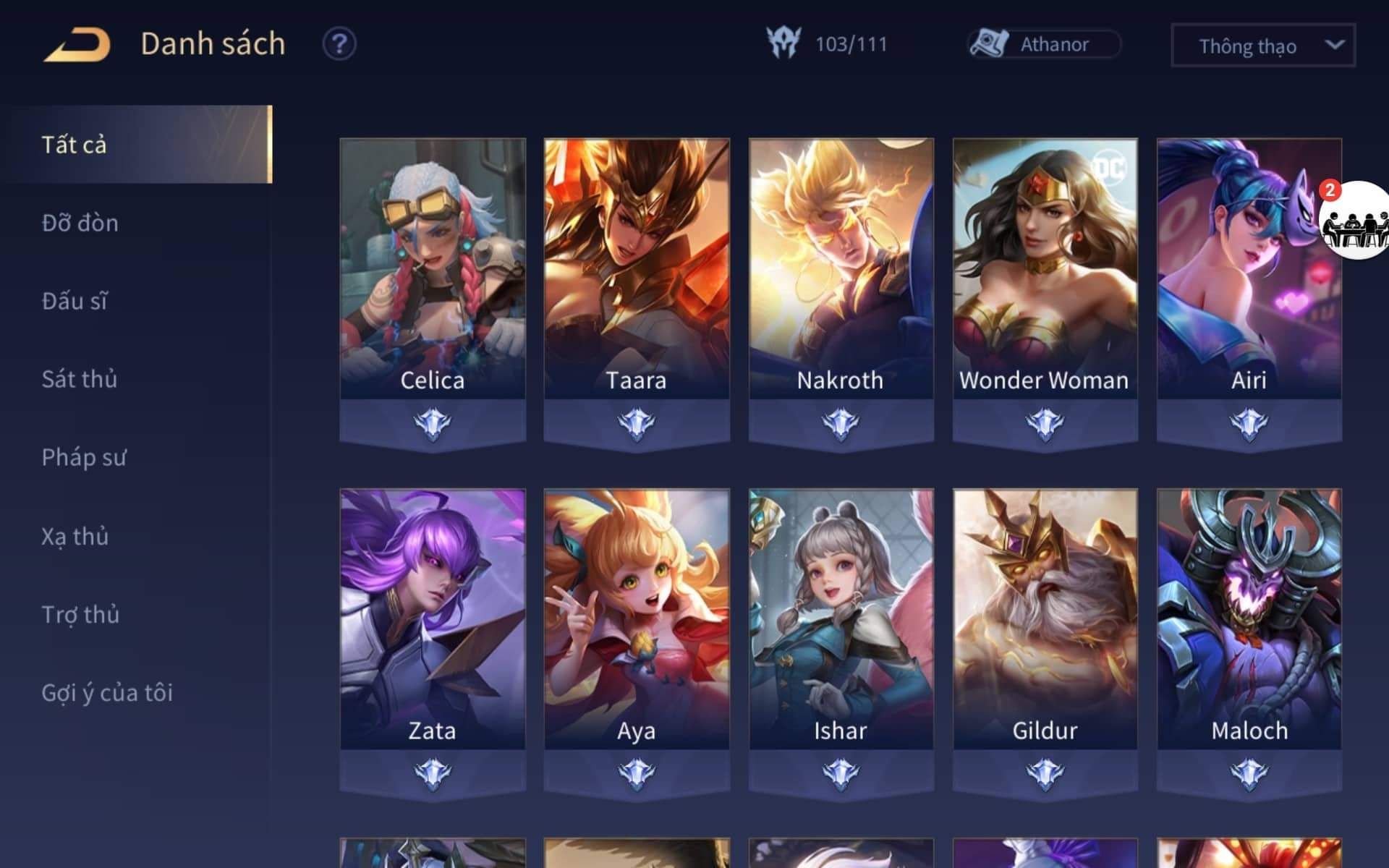
Task: Open the question mark help
Action: pos(339,44)
